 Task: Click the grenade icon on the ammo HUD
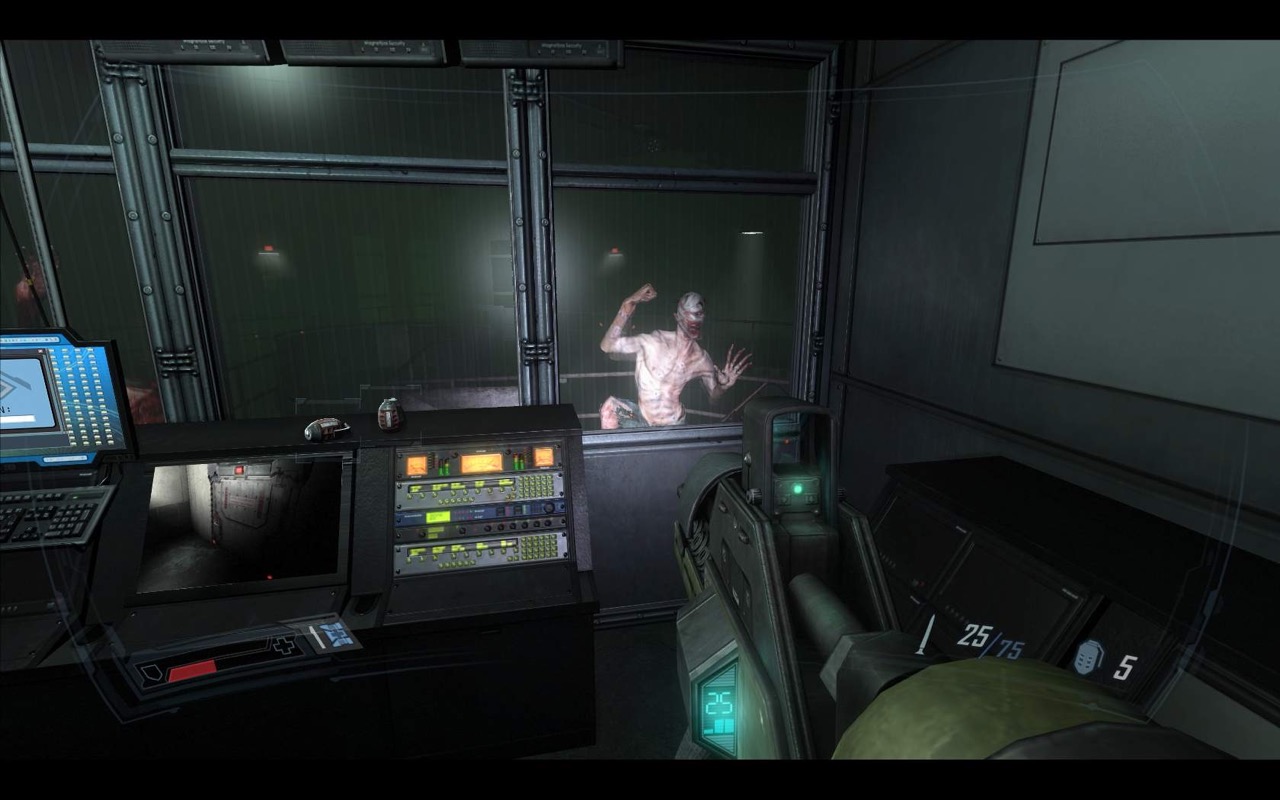(x=1088, y=657)
